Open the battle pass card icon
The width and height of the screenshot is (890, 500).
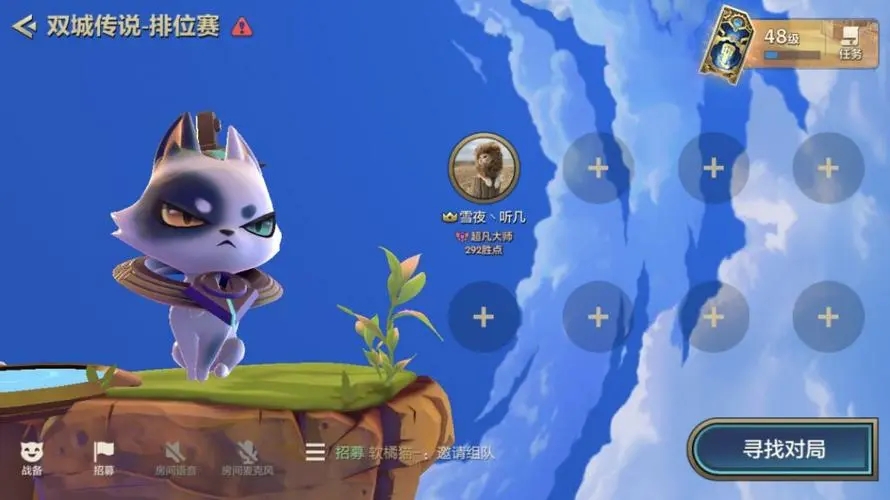[727, 41]
